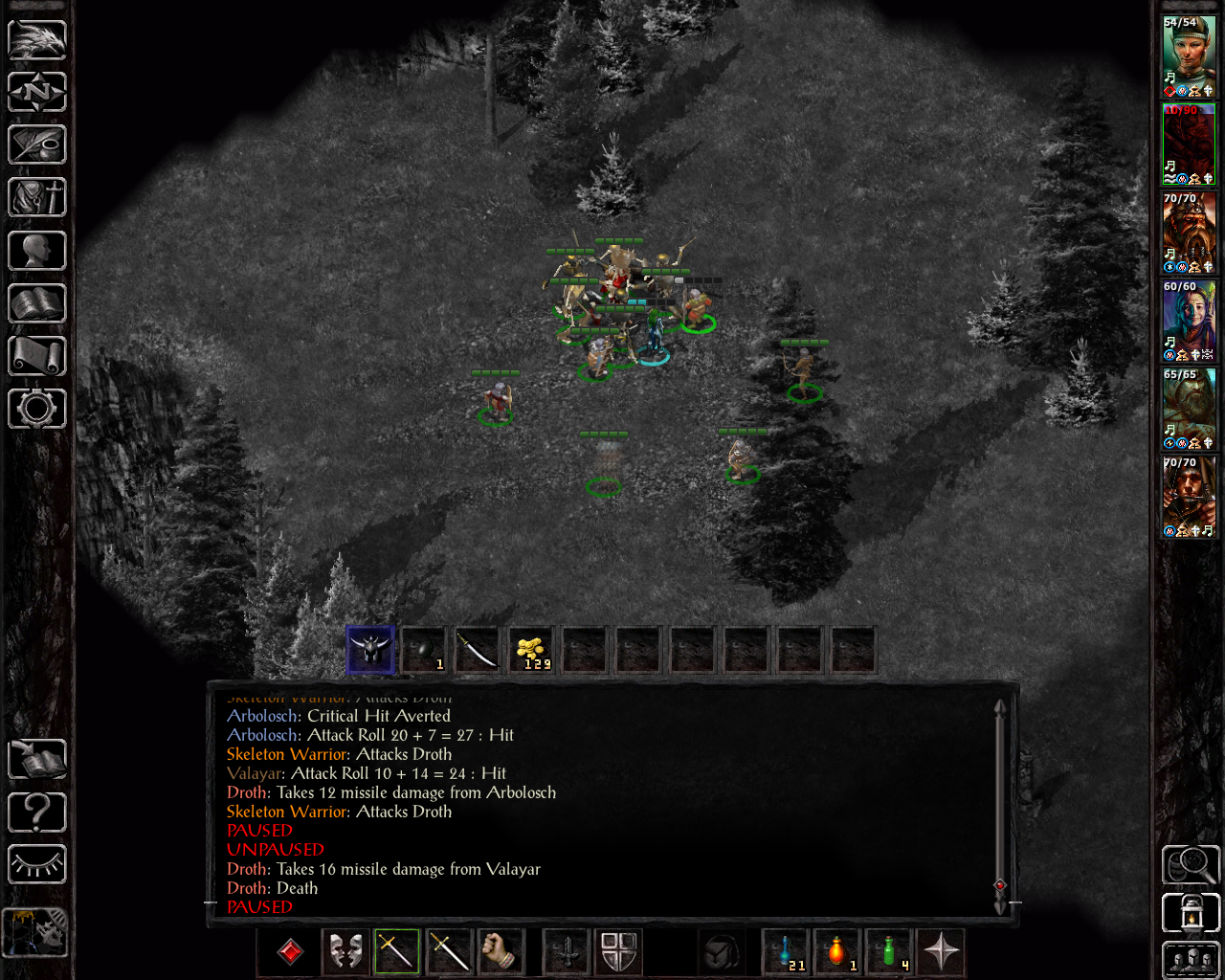Open the inventory screen (armor and sword icon)
Viewport: 1225px width, 980px height.
[37, 198]
